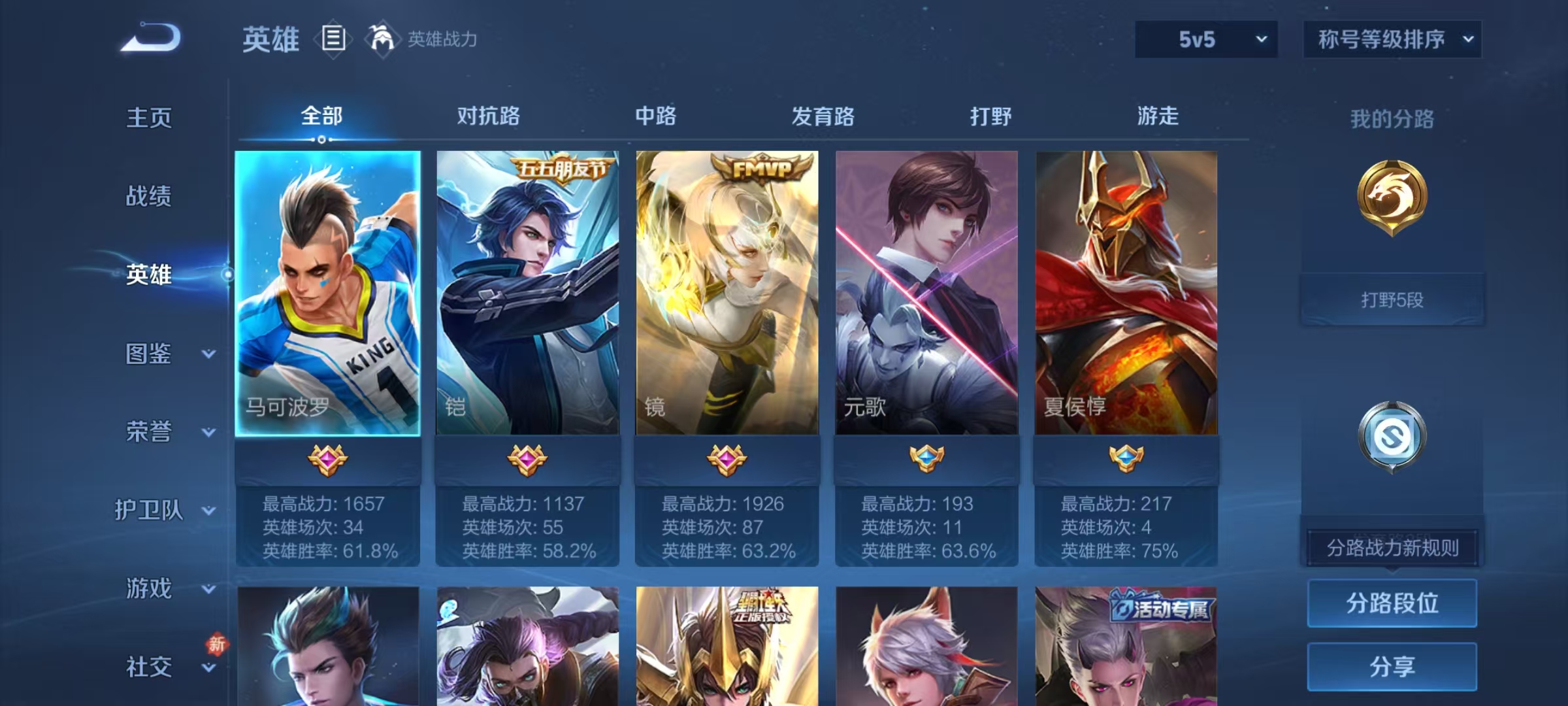Viewport: 1568px width, 706px height.
Task: Click the 分享 button
Action: coord(1392,665)
